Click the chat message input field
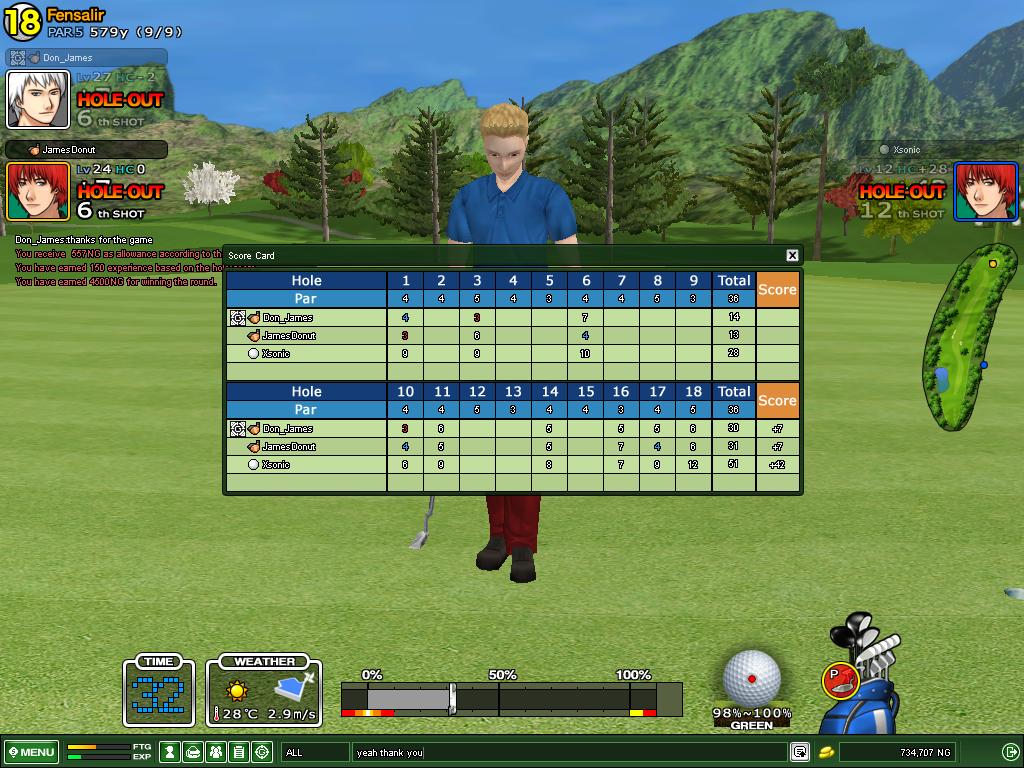Image resolution: width=1024 pixels, height=768 pixels. click(568, 752)
